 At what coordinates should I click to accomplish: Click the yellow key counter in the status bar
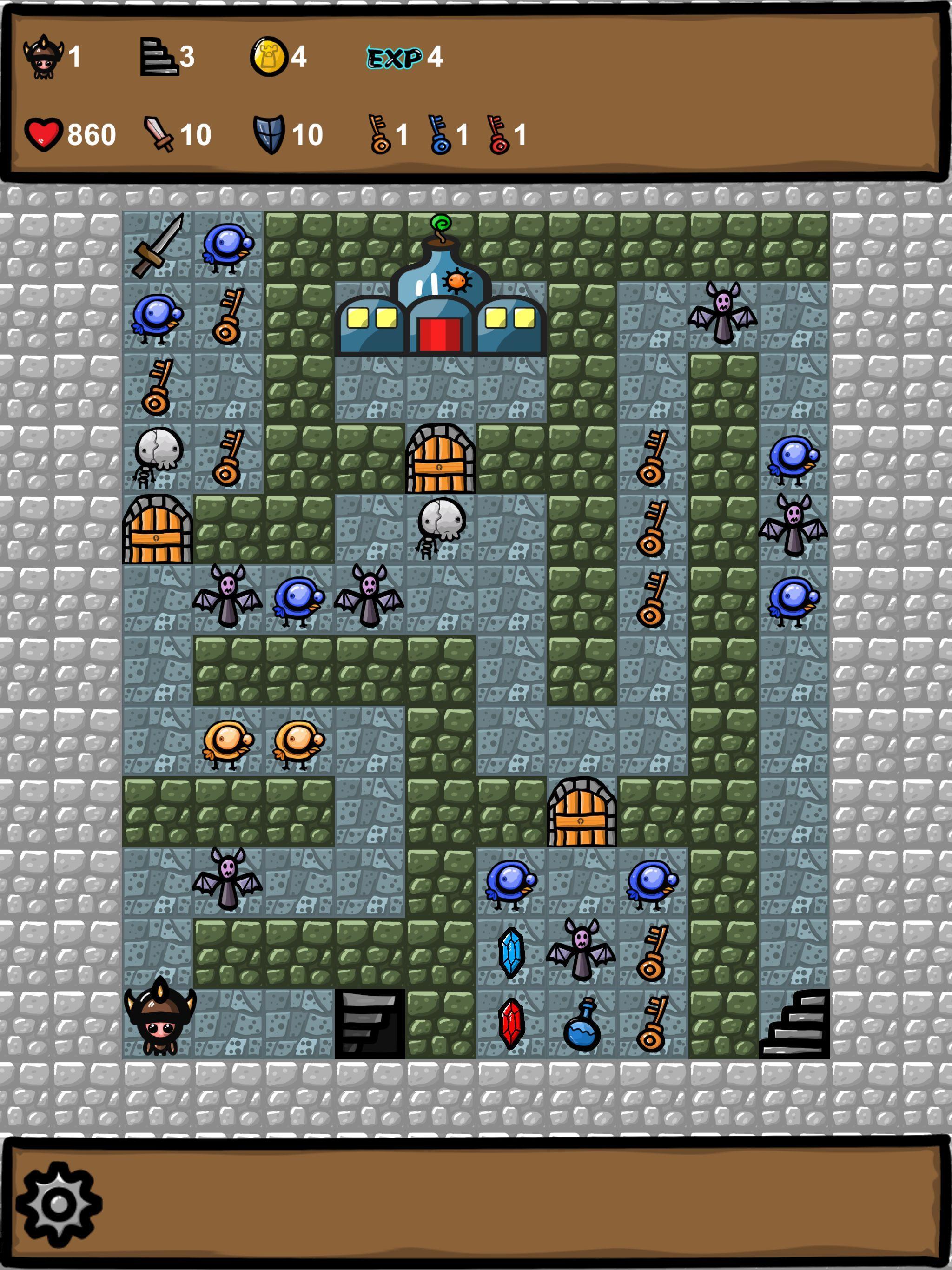pyautogui.click(x=379, y=135)
